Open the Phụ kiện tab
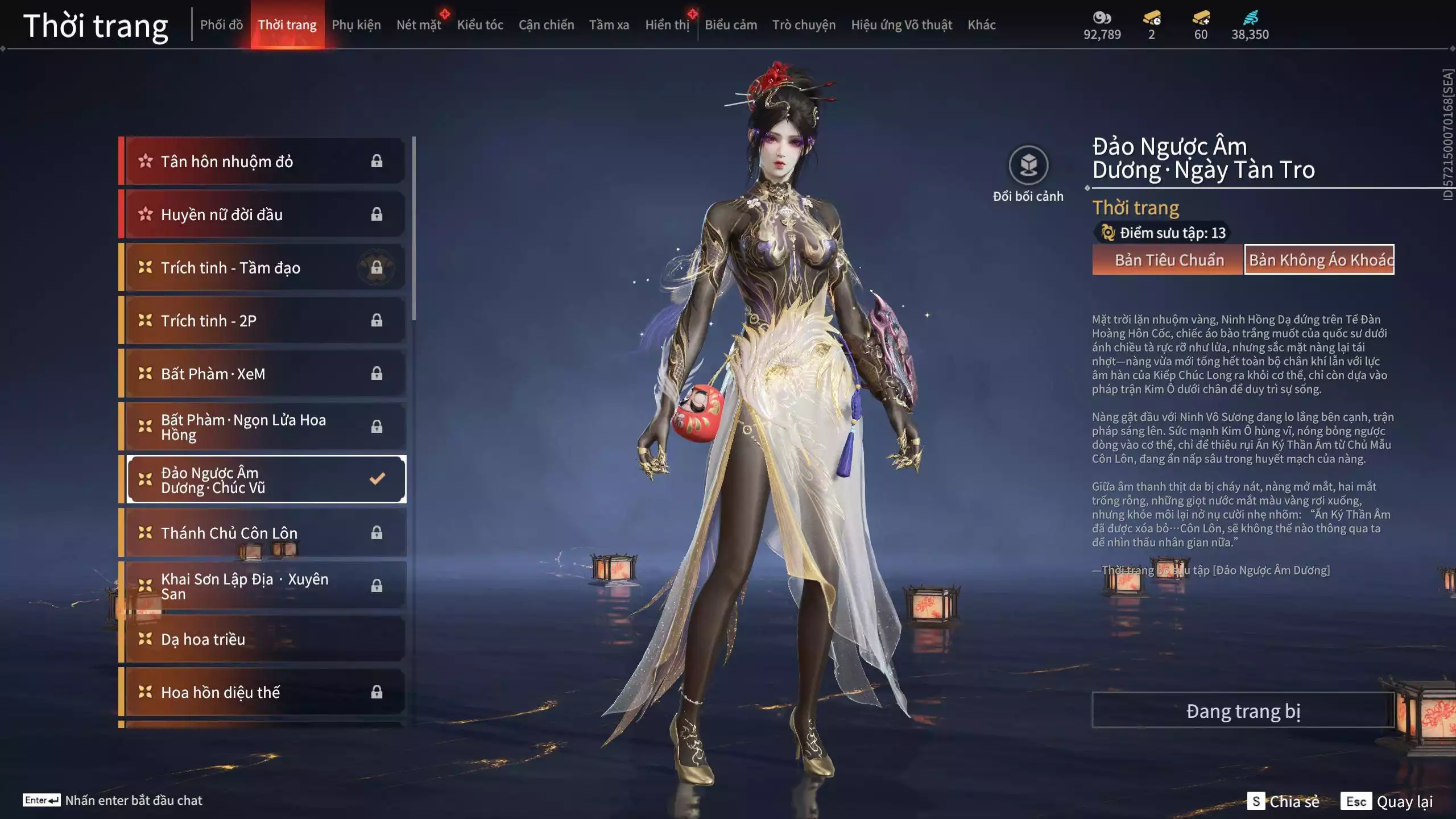This screenshot has width=1456, height=819. pos(356,25)
